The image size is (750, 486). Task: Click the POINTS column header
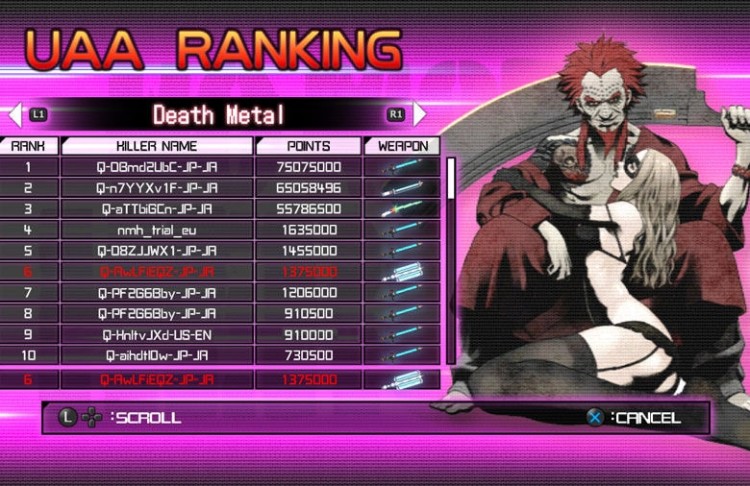[308, 146]
